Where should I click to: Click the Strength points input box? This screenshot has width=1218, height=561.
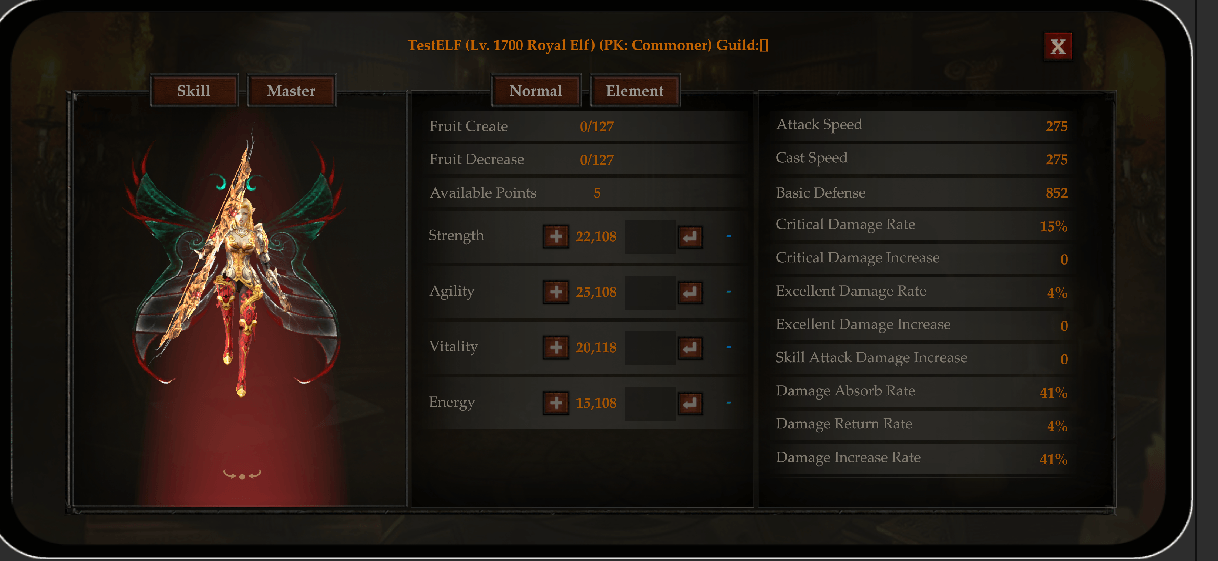click(650, 237)
